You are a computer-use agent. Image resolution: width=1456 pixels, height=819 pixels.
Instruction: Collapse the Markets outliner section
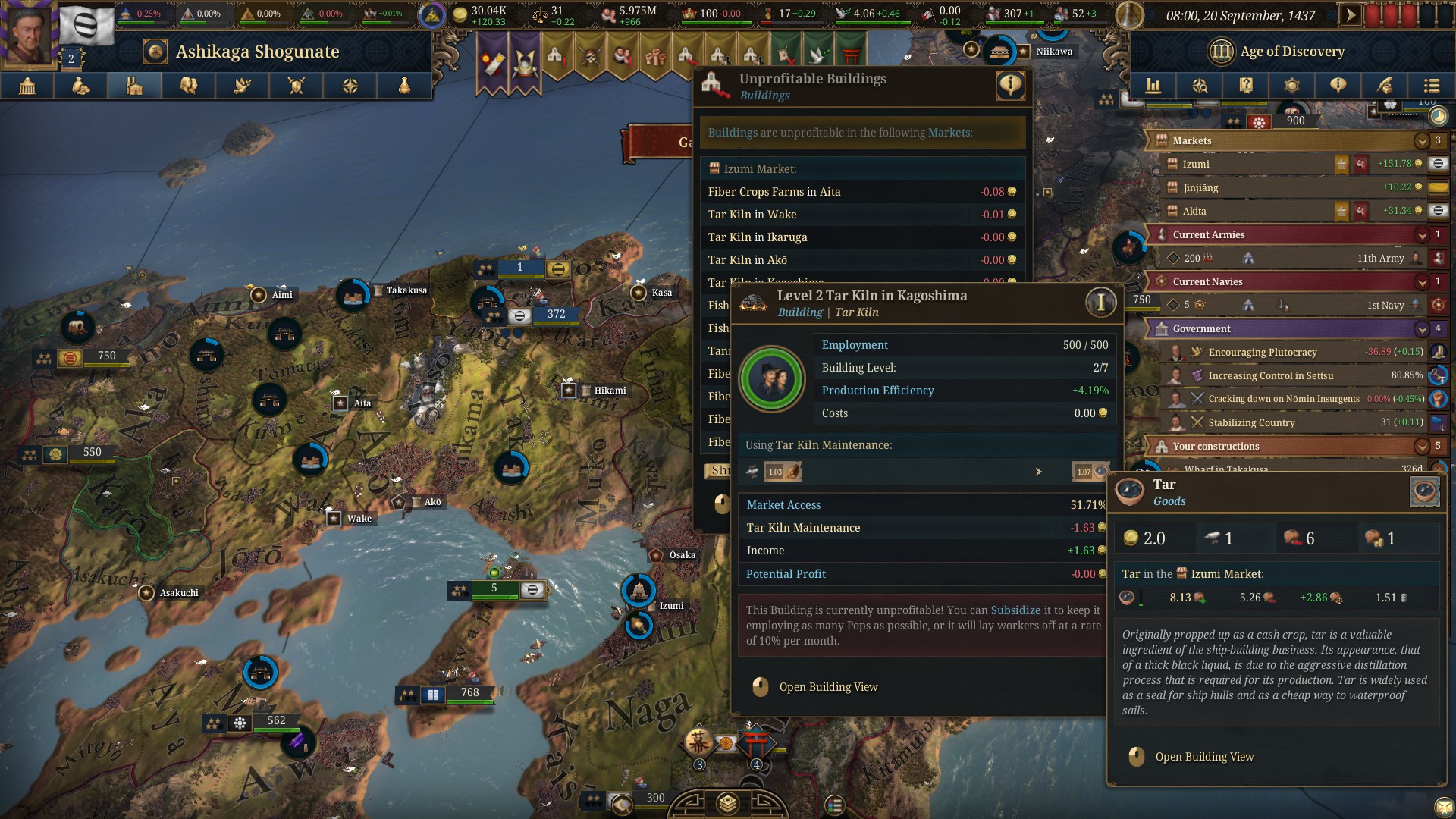point(1422,141)
